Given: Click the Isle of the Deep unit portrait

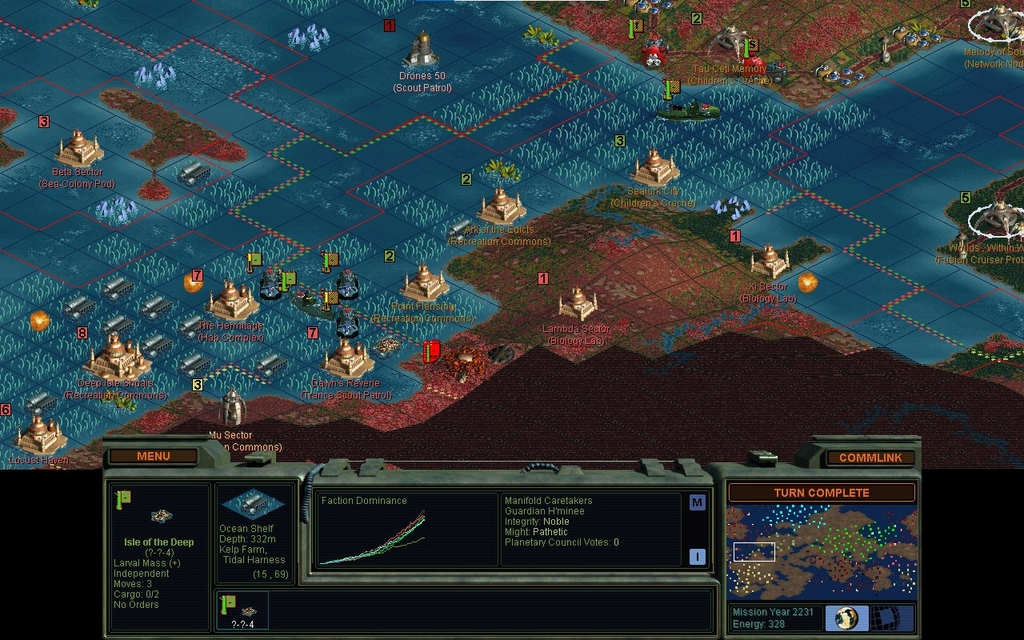Looking at the screenshot, I should [159, 515].
